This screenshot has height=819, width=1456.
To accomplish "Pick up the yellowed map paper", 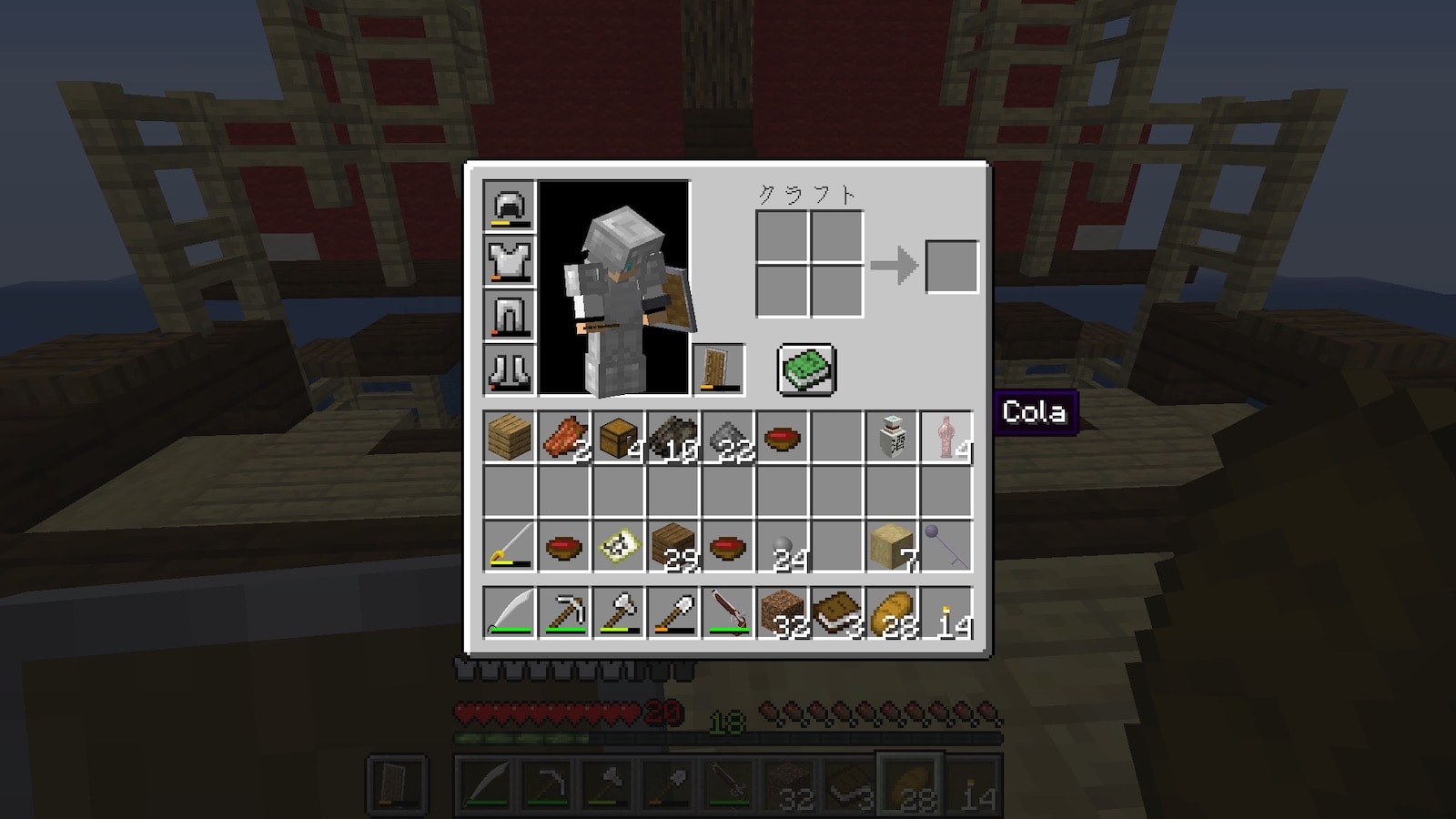I will point(619,547).
